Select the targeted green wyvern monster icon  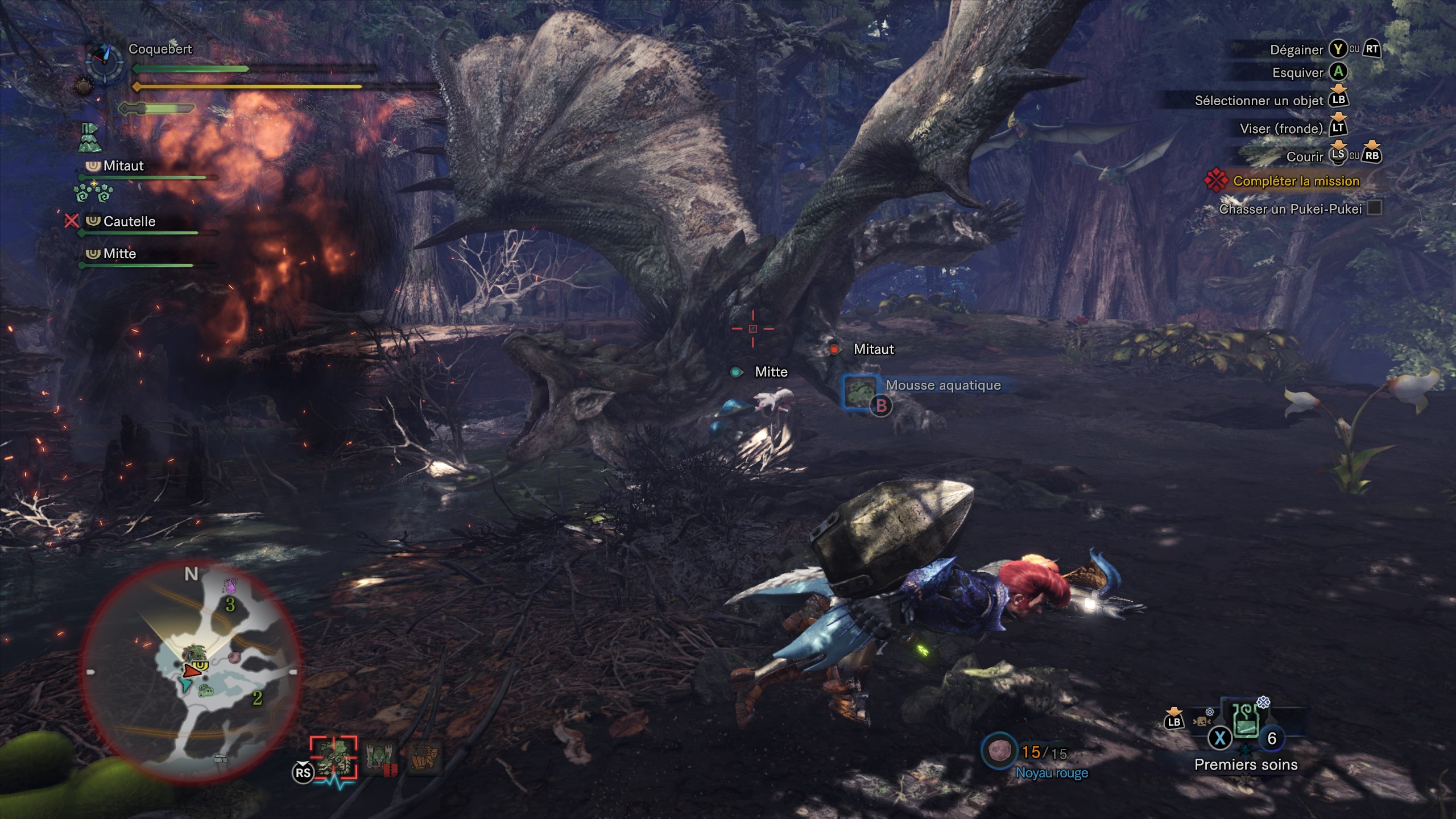click(333, 756)
